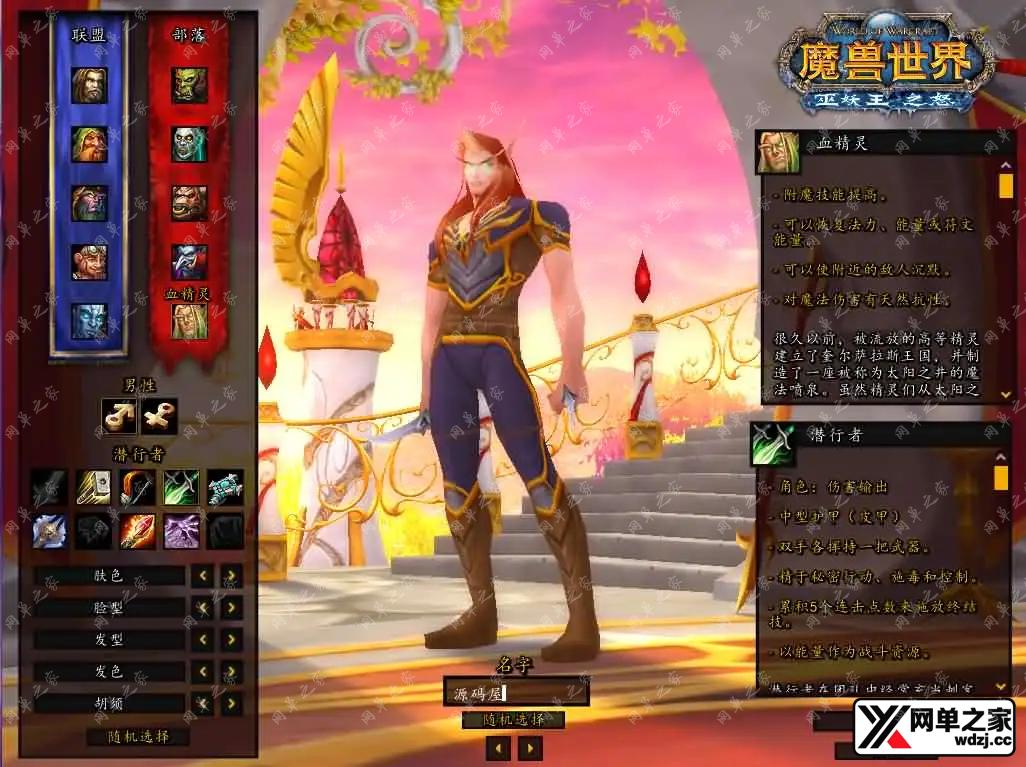Select the purple Warlock class icon
The image size is (1026, 767).
181,531
